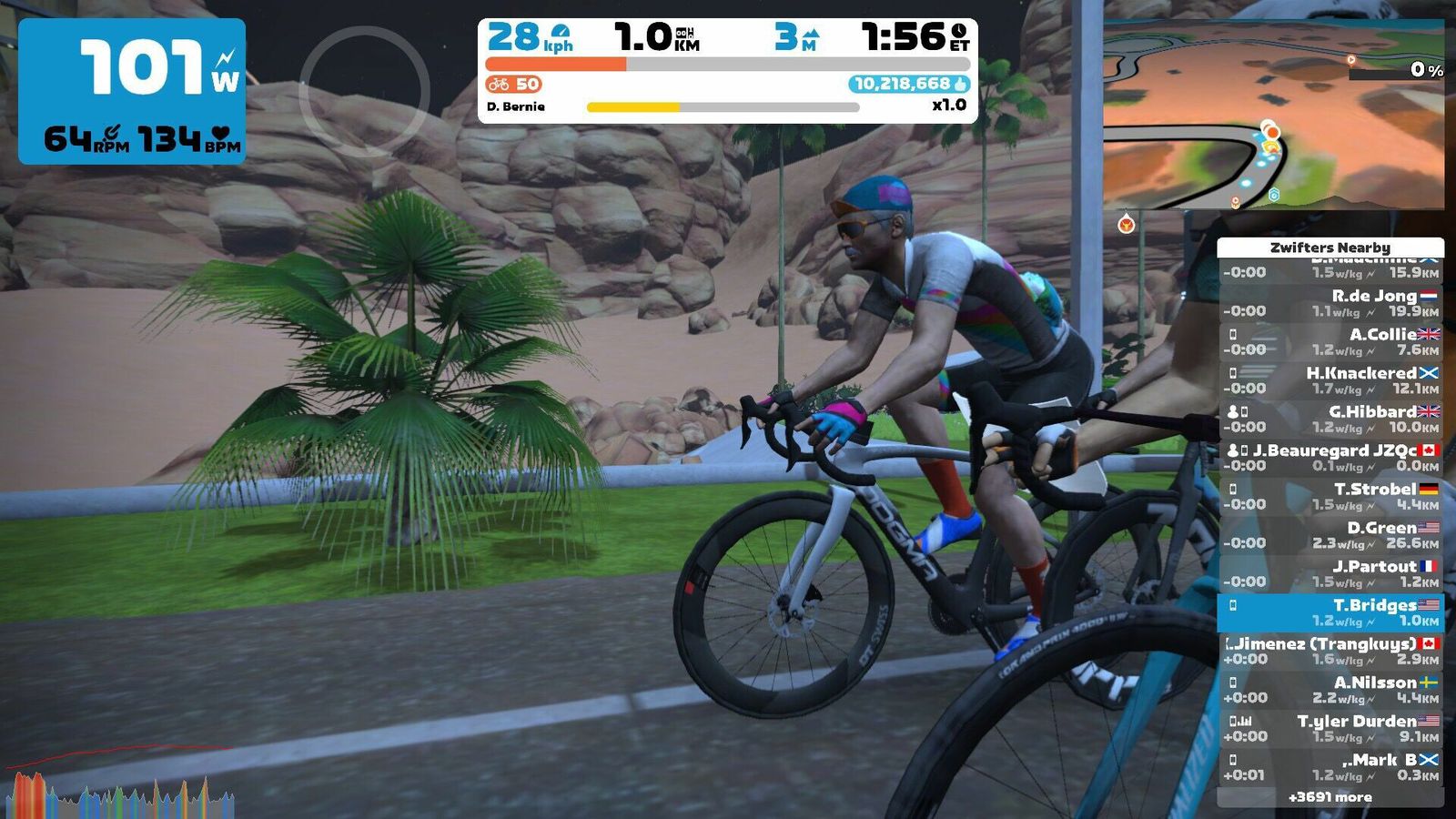Select Mark B in the rider list
Viewport: 1456px width, 819px height.
point(1330,767)
